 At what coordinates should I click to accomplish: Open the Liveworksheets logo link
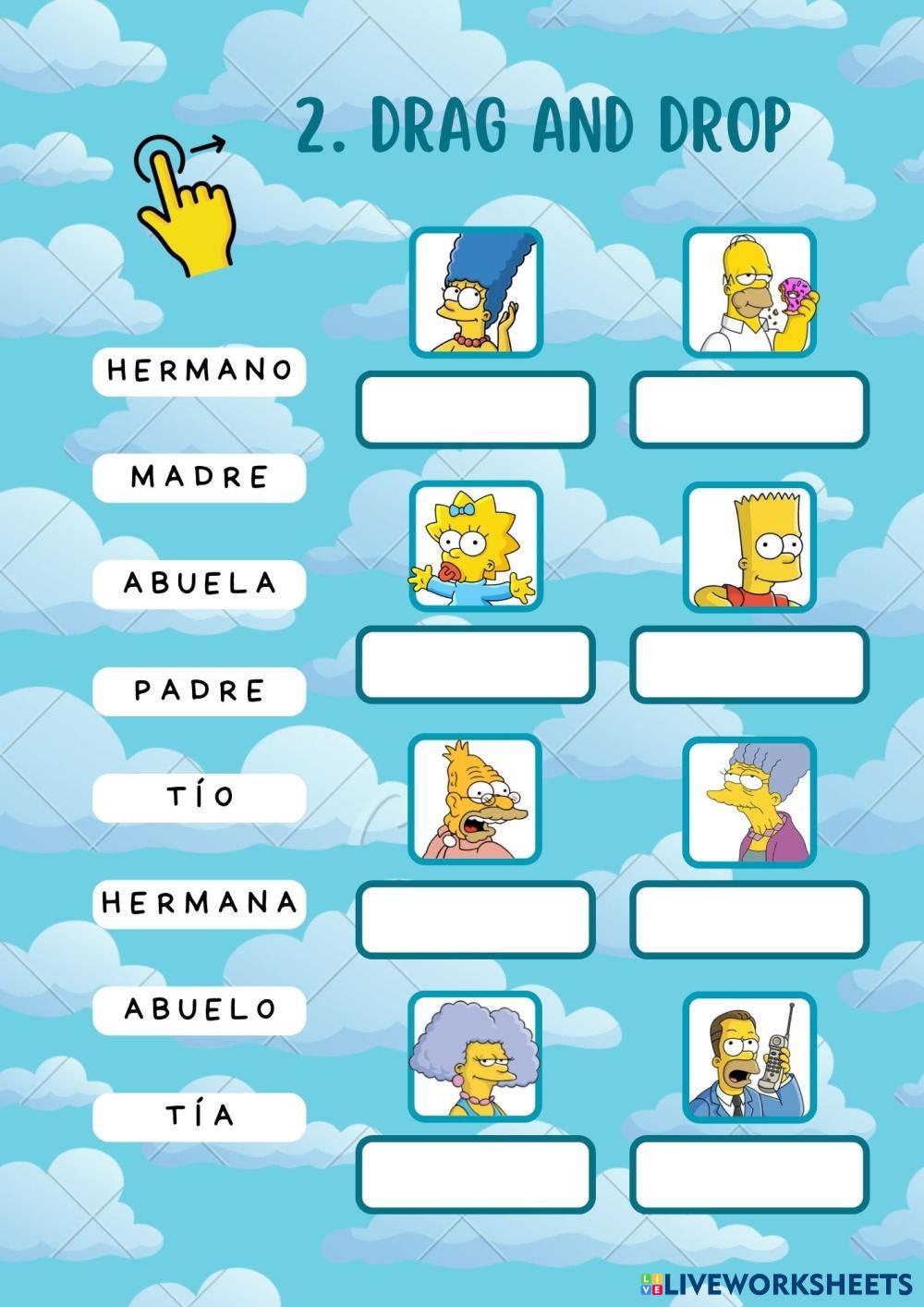tap(774, 1283)
